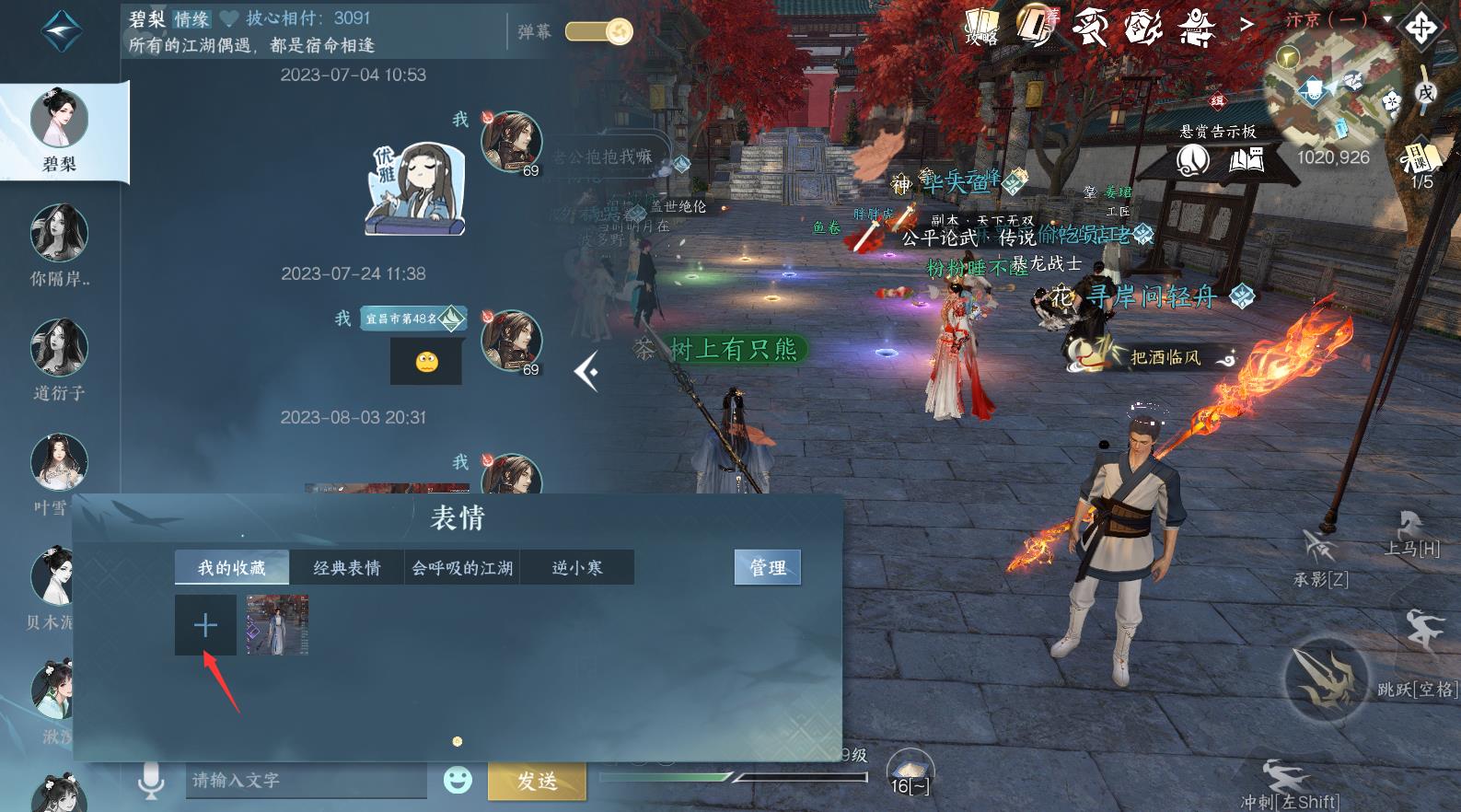
Task: Use the 承影 skill button
Action: [1320, 552]
